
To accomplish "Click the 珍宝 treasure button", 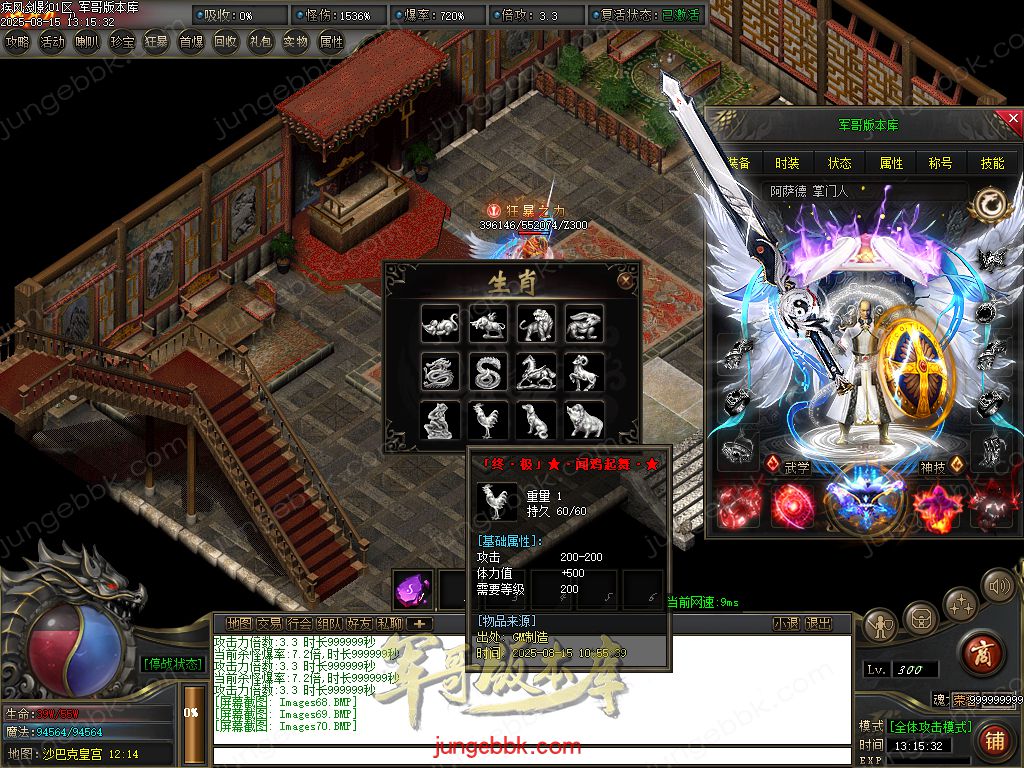I will (x=122, y=42).
